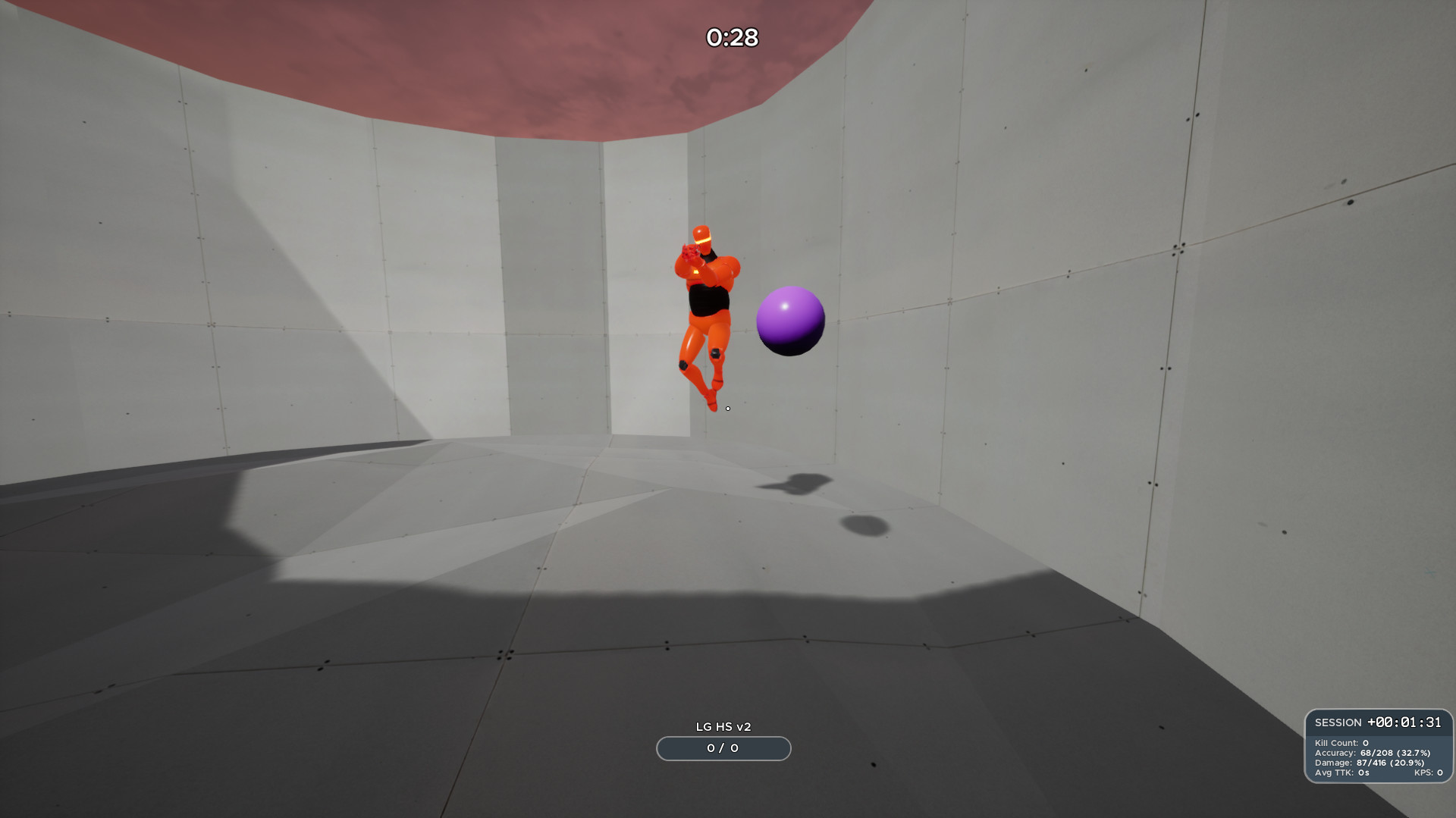Screen dimensions: 1456x818
Task: Click the sphere's floor shadow
Action: coord(864,525)
